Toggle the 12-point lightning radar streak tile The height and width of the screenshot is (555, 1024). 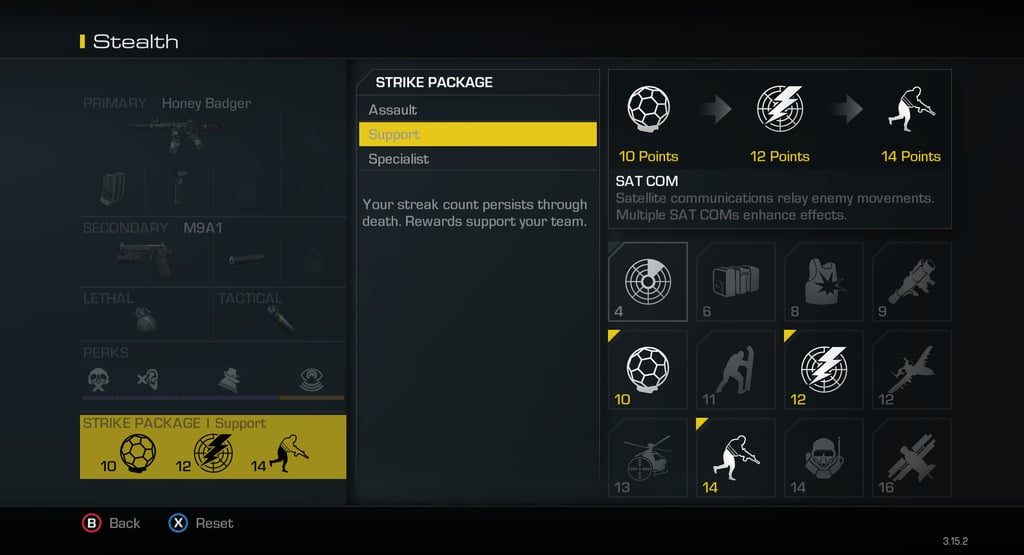[x=823, y=369]
